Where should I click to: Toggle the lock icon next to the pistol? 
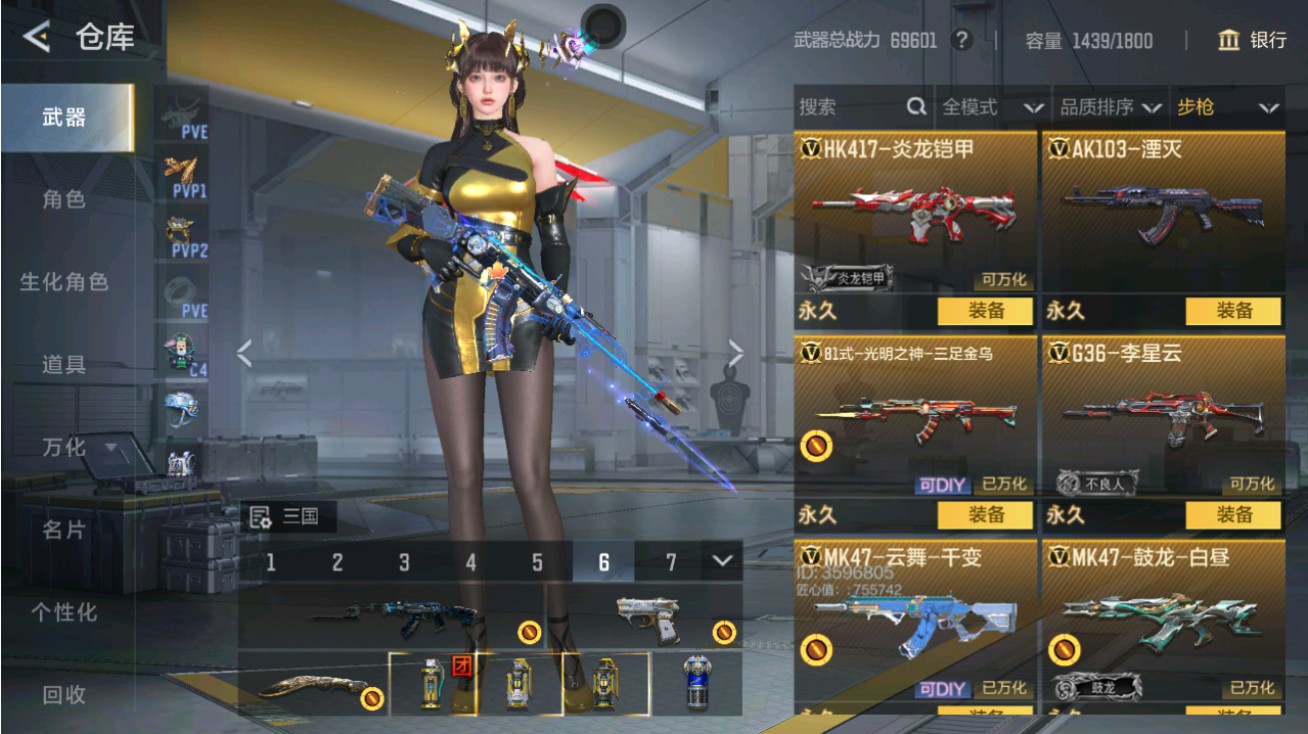(722, 629)
